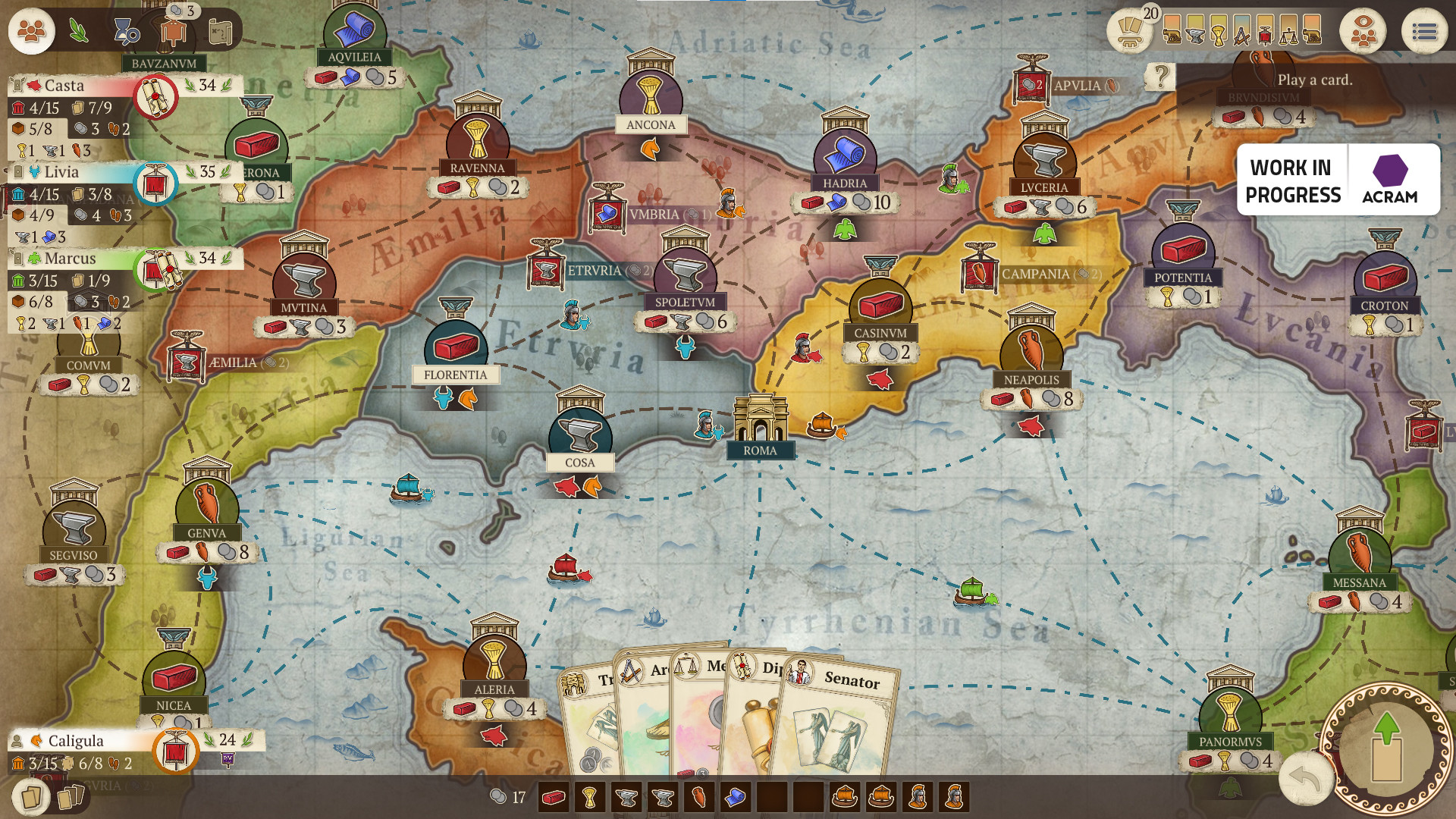Open the hourglass magnifier history view

125,31
